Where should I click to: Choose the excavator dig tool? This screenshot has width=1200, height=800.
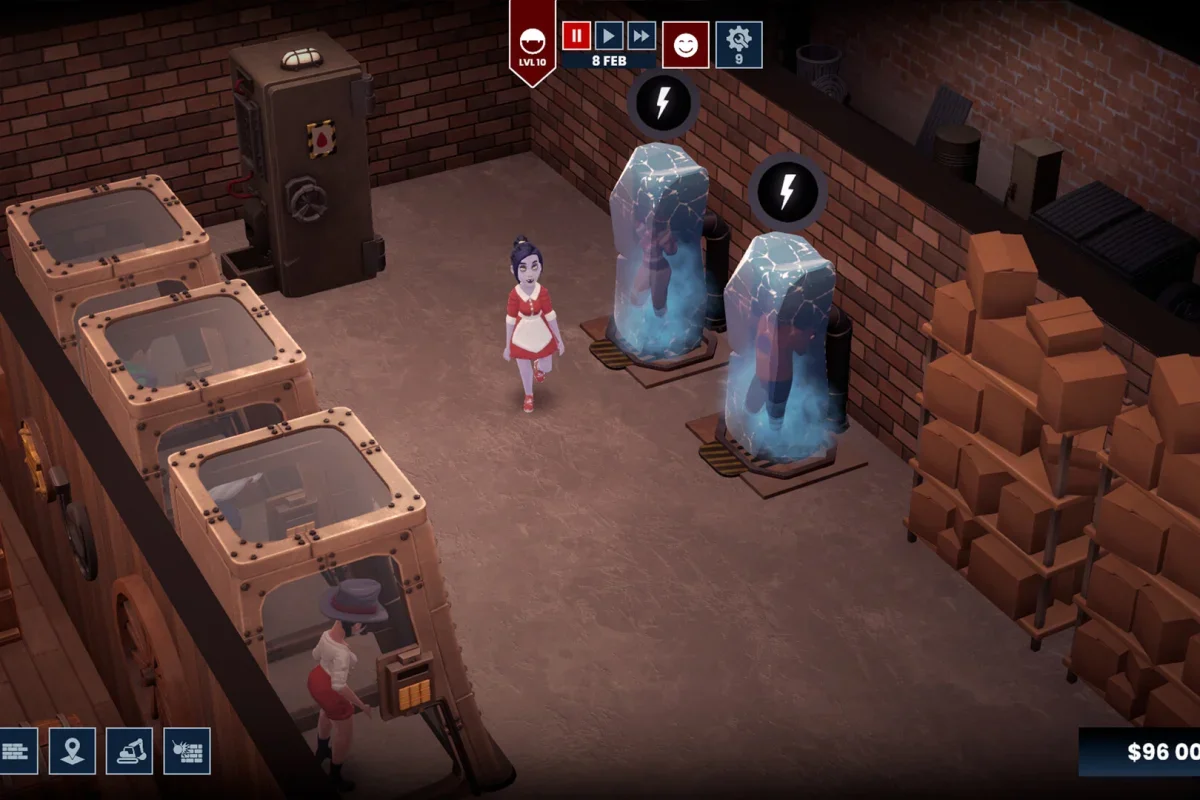click(129, 750)
